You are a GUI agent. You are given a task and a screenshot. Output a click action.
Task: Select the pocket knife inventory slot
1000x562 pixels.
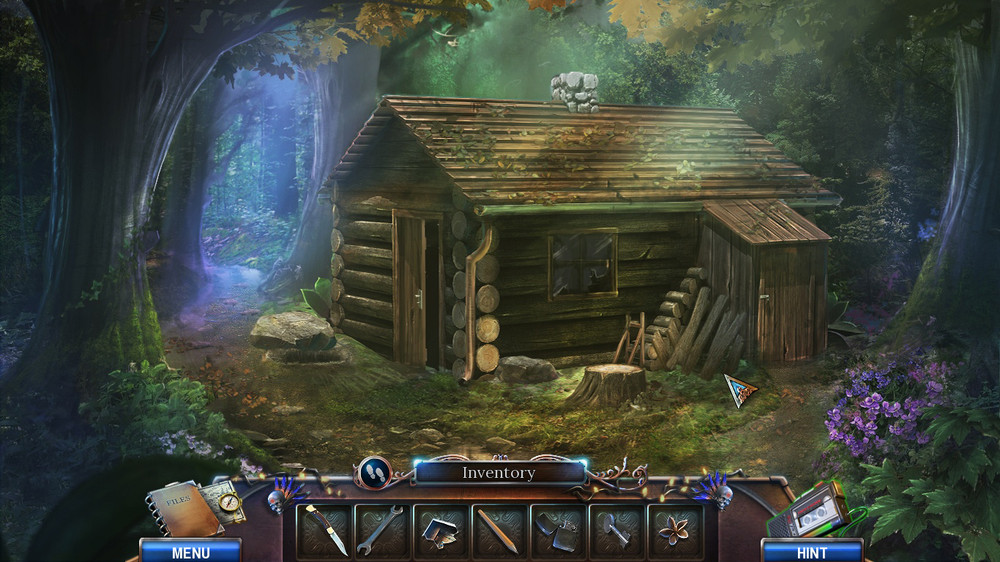click(x=325, y=531)
